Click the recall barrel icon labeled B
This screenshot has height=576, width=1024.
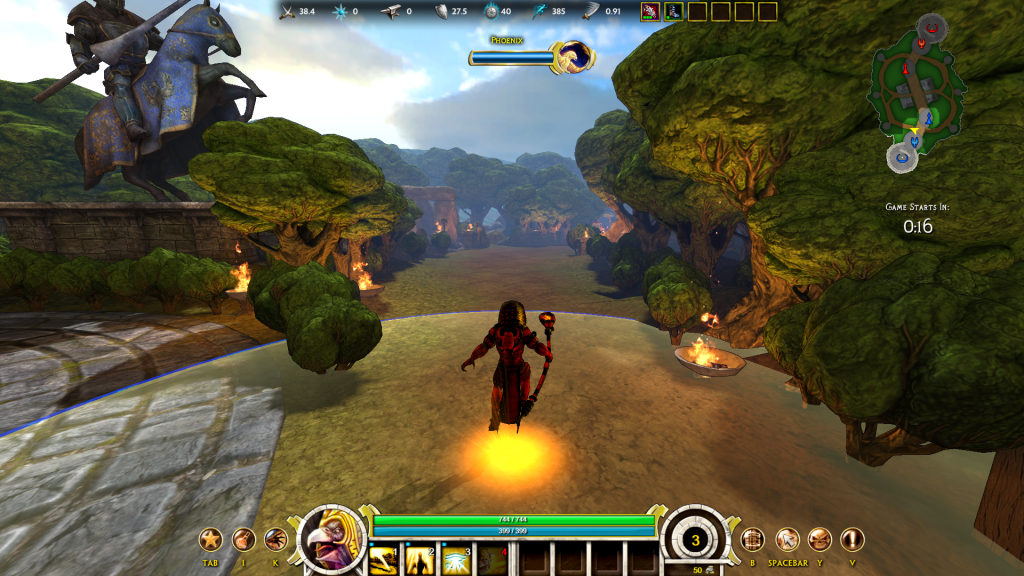click(x=753, y=540)
